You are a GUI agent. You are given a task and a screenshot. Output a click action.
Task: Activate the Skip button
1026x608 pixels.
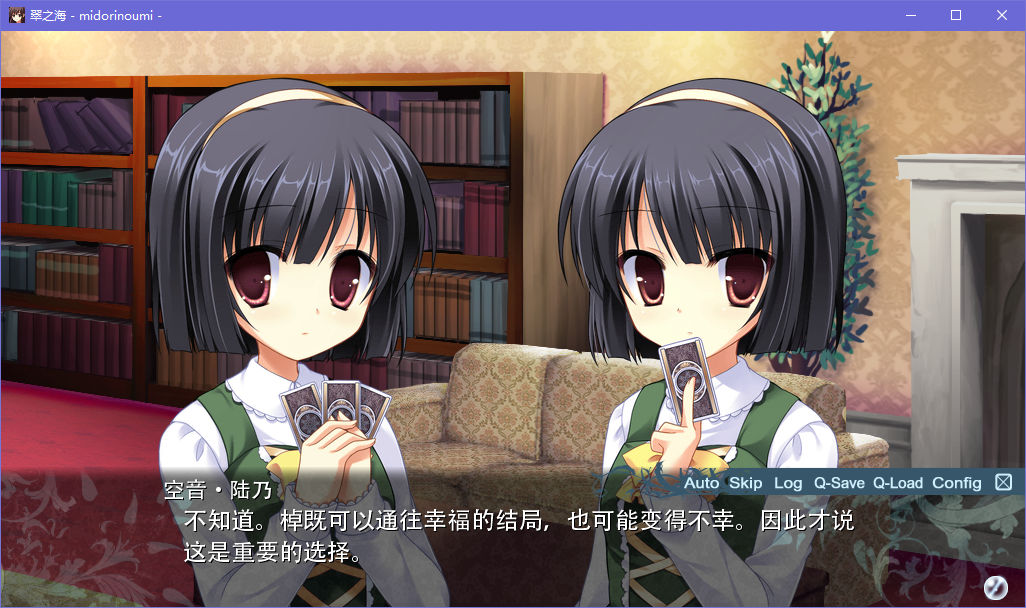coord(745,483)
